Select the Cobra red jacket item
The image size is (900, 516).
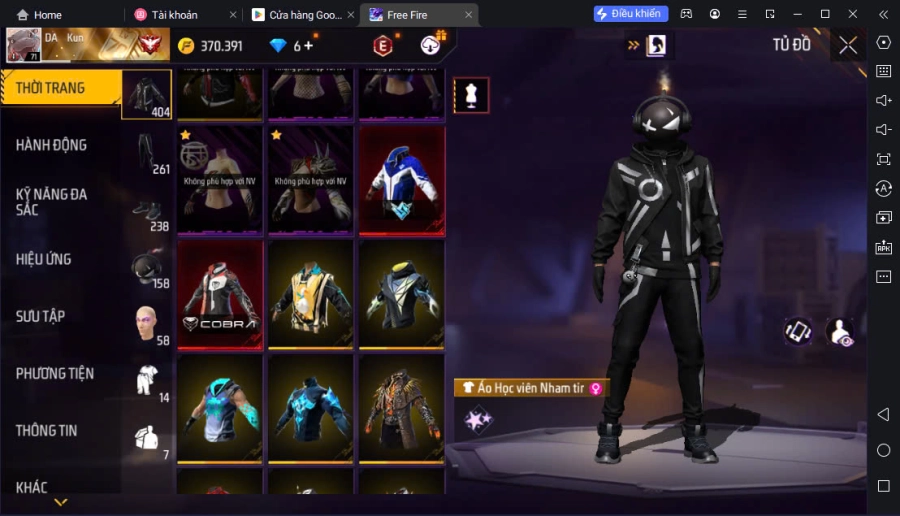click(x=220, y=294)
